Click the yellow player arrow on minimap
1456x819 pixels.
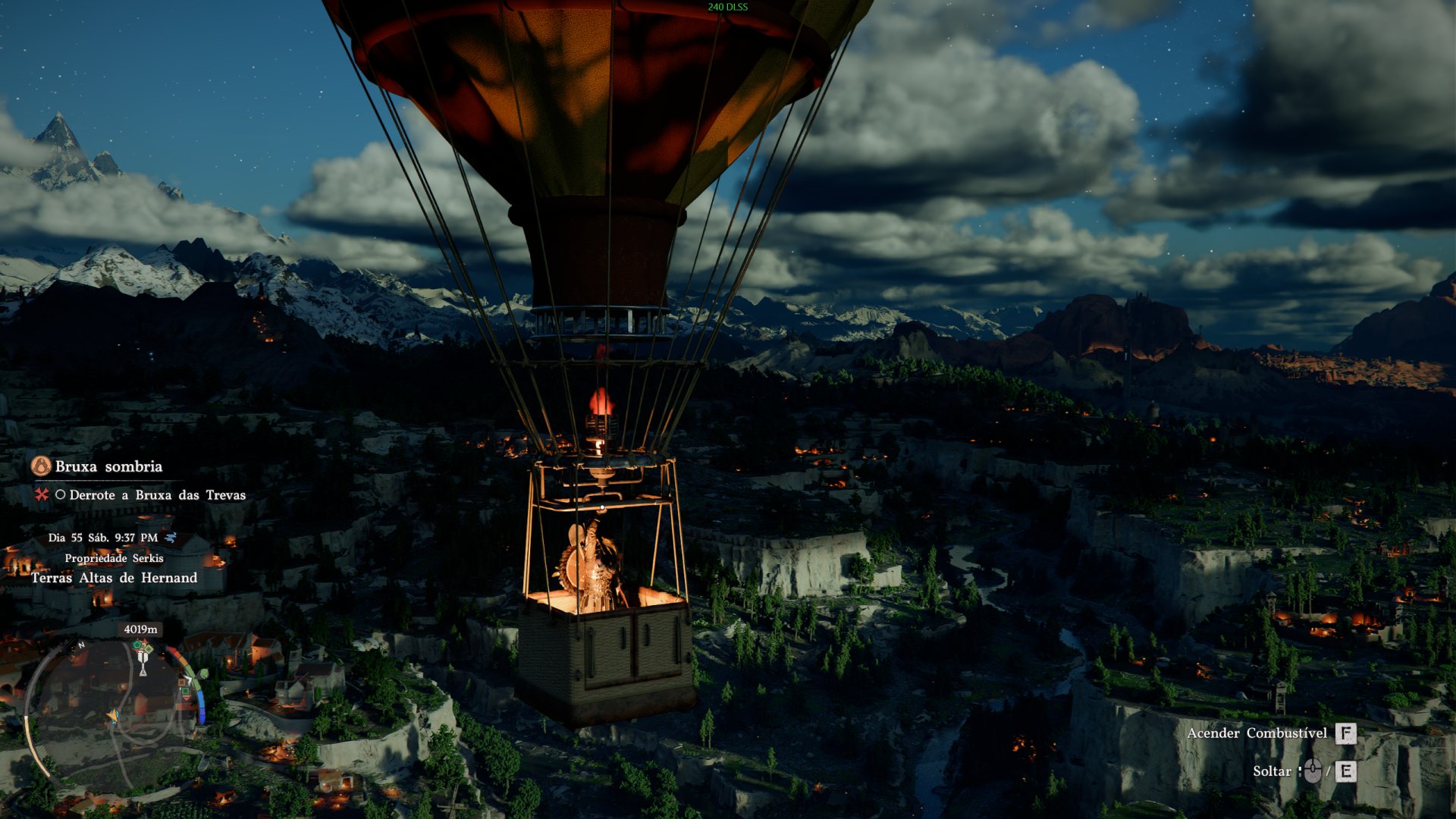[x=114, y=716]
